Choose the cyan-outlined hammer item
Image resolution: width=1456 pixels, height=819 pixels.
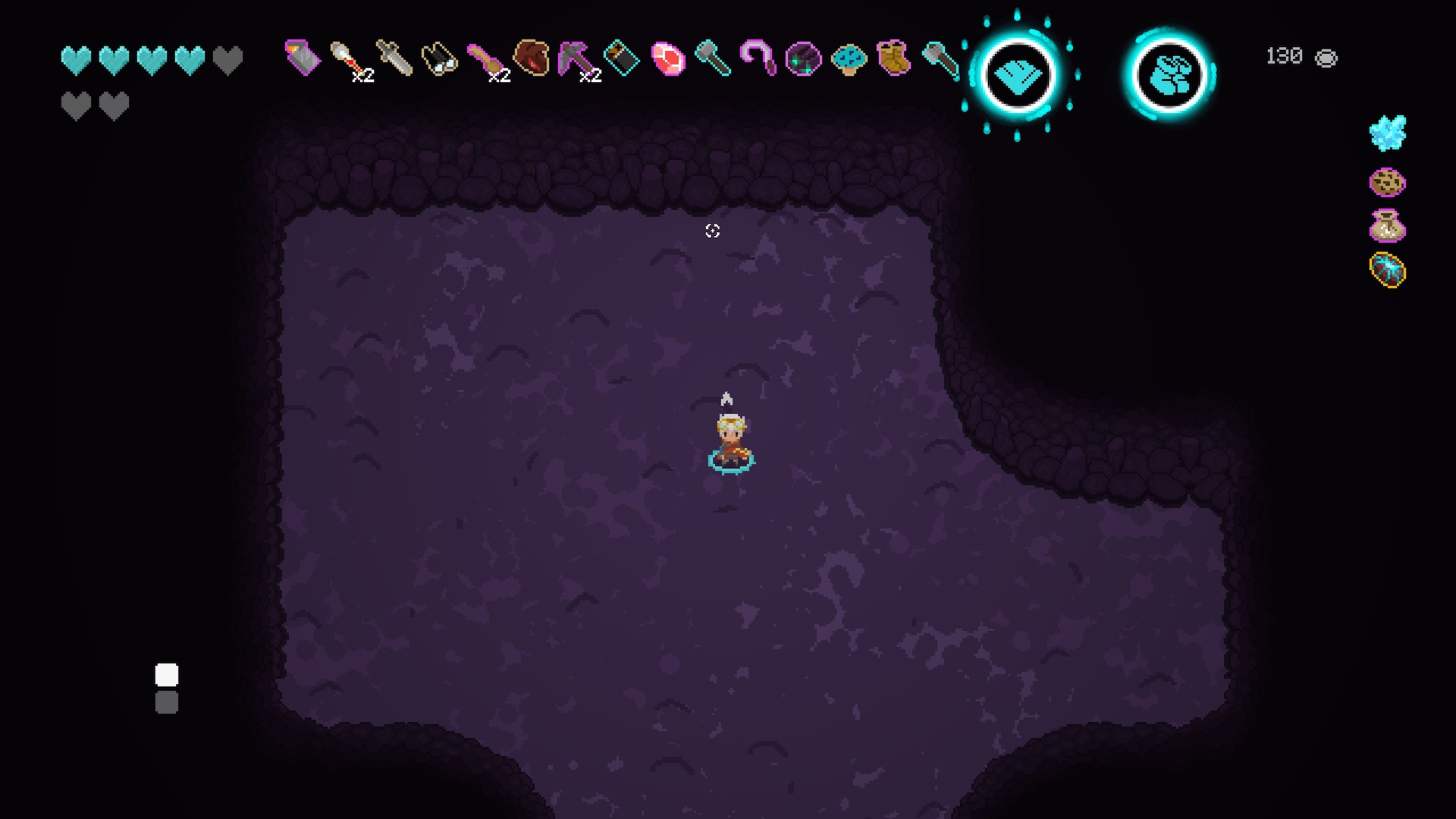(x=713, y=58)
